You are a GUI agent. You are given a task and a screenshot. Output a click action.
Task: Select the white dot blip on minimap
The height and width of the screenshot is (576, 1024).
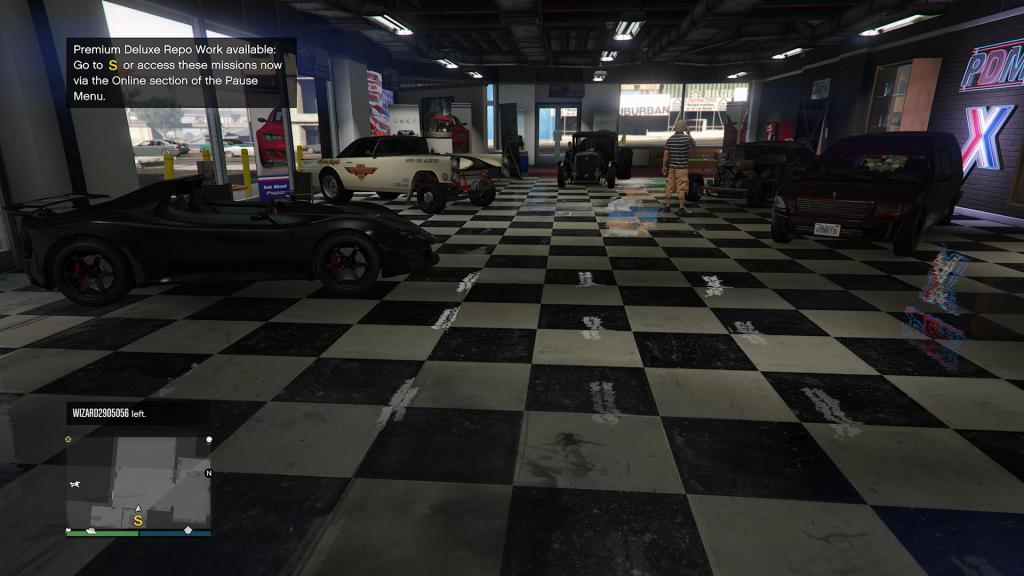pyautogui.click(x=209, y=439)
